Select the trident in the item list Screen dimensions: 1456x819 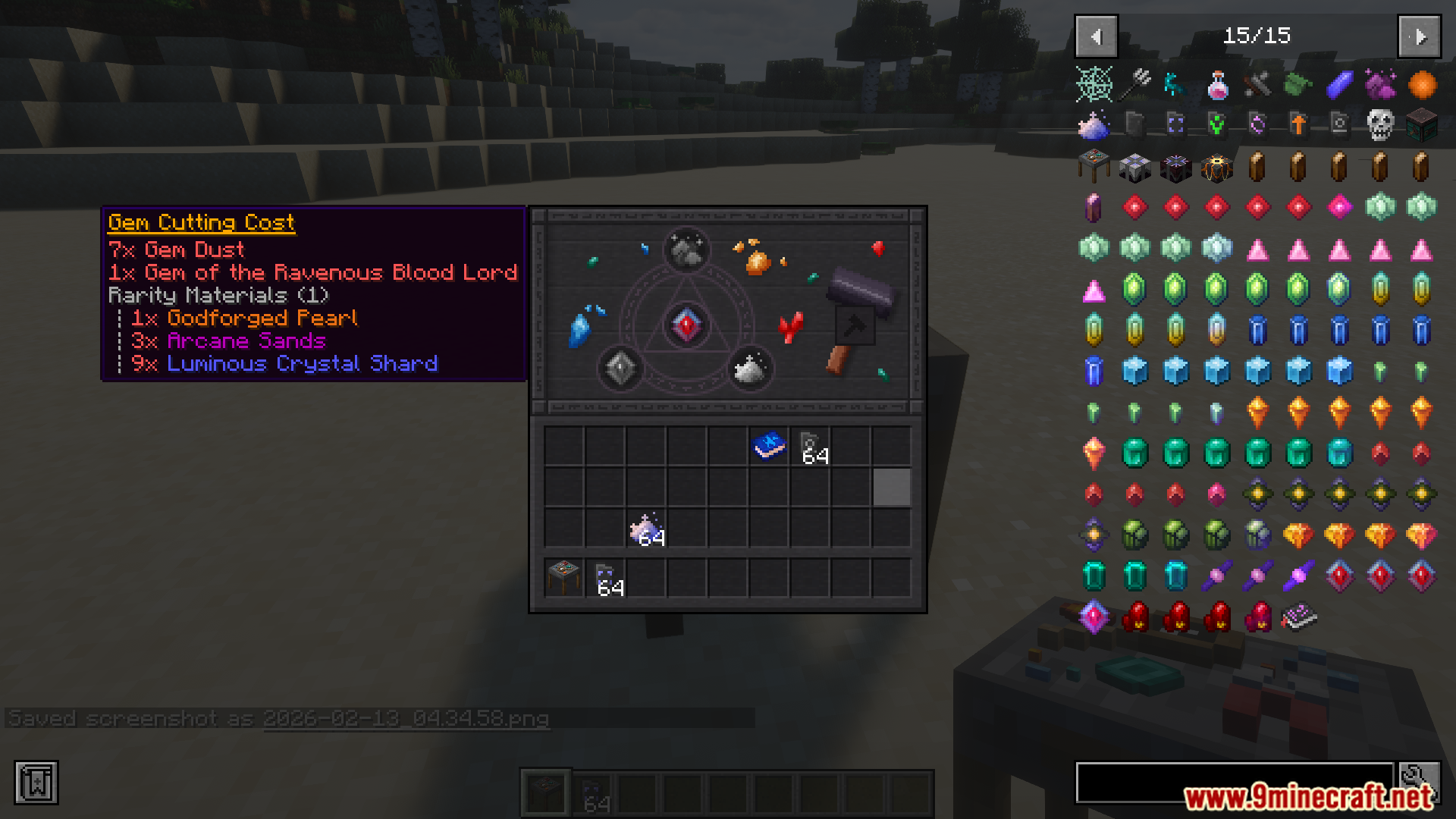point(1135,85)
